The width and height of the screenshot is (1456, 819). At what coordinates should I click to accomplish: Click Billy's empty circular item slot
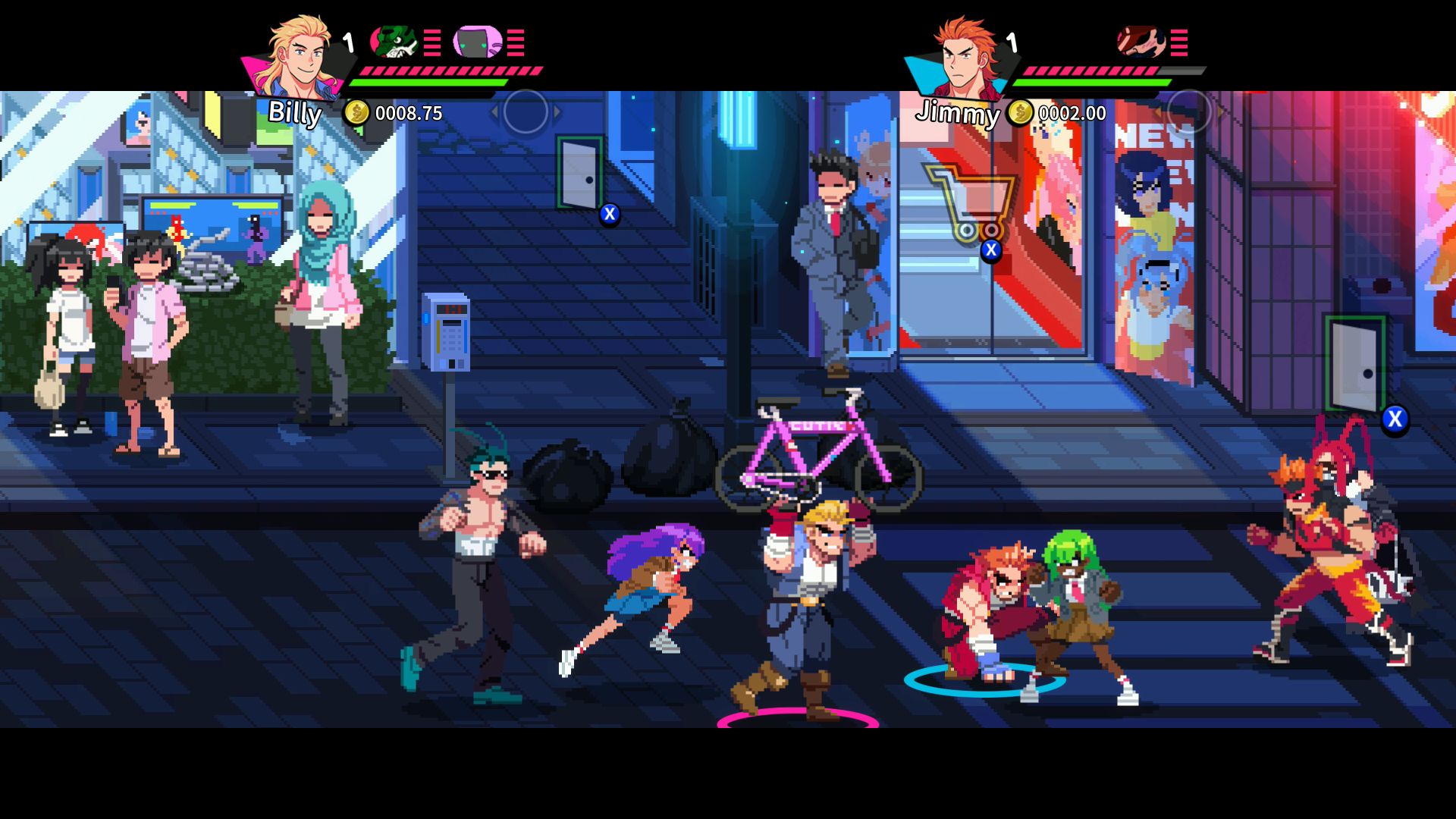tap(526, 112)
